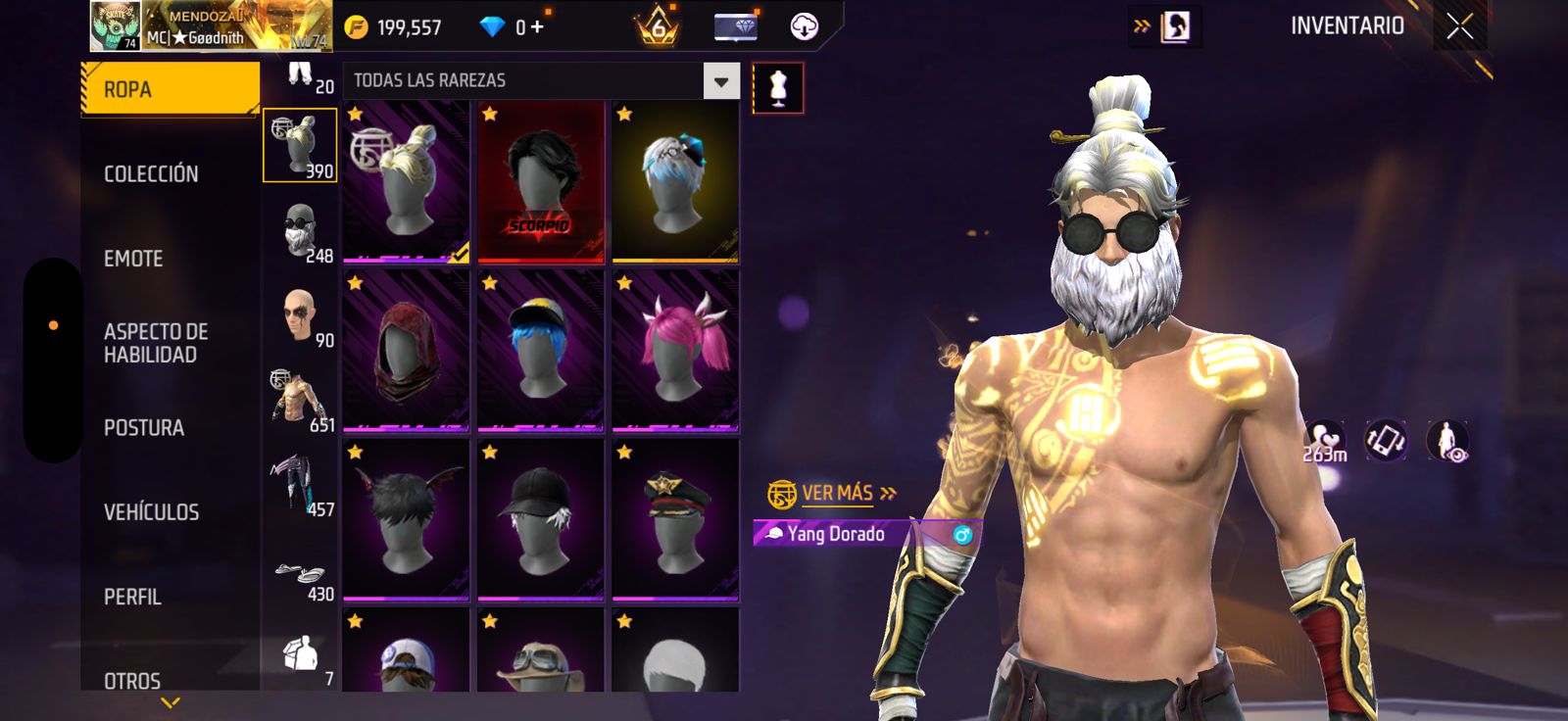The image size is (1568, 721).
Task: Switch to the Emote section
Action: click(133, 259)
